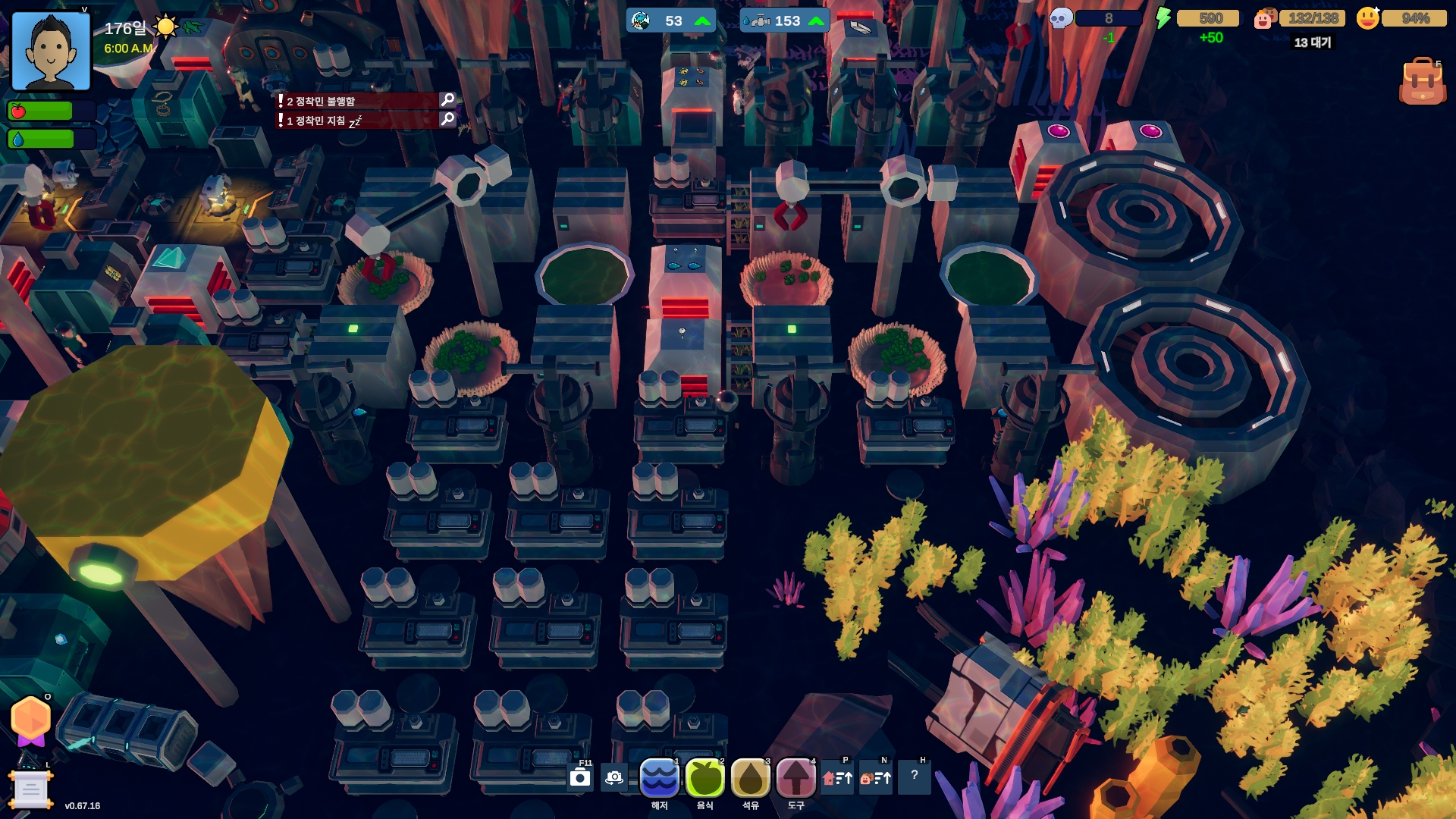The image size is (1456, 819).
Task: Check the lightning bolt energy indicator
Action: point(1163,18)
